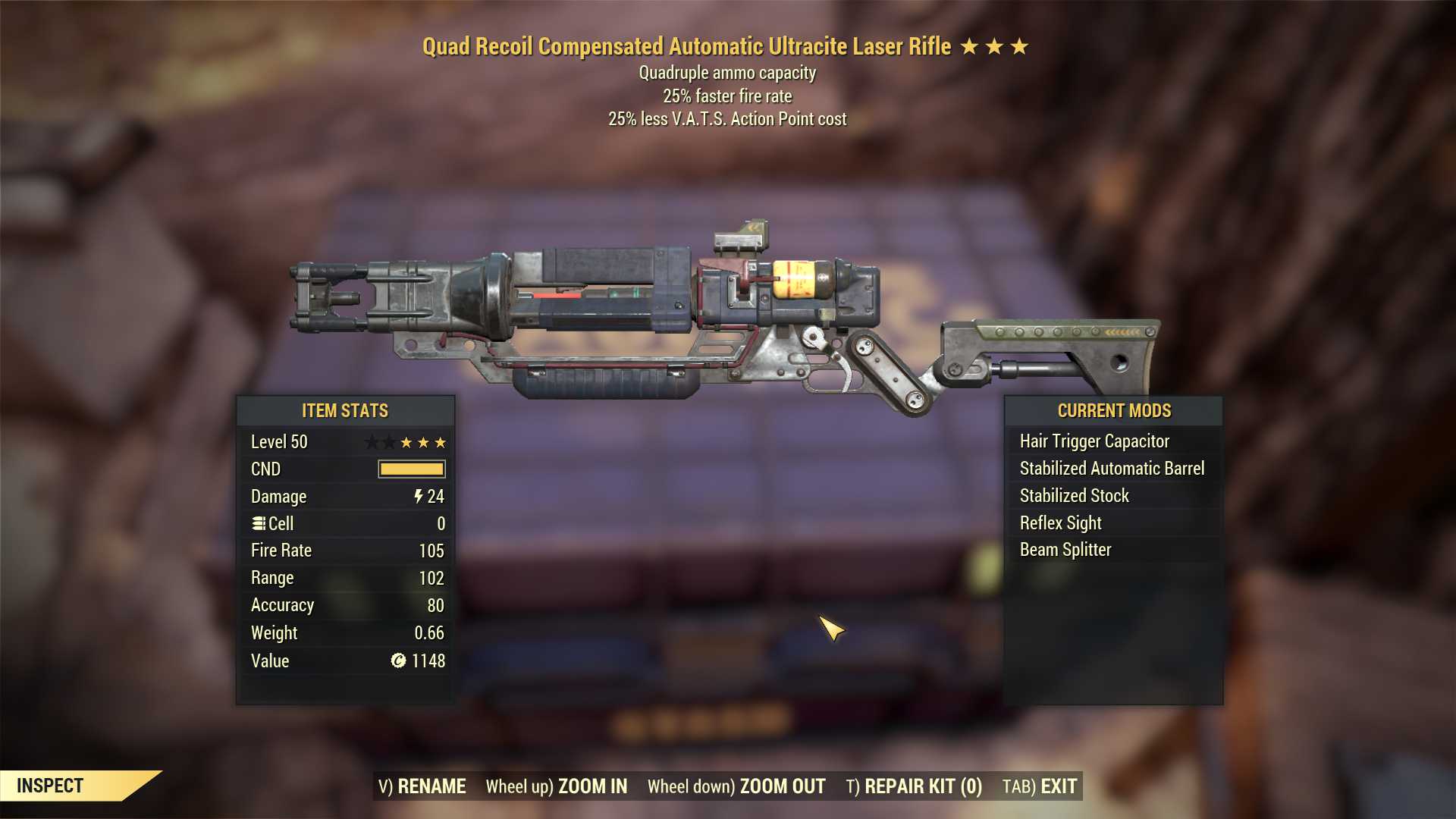This screenshot has height=819, width=1456.
Task: Select the Hair Trigger Capacitor mod entry
Action: (1095, 441)
